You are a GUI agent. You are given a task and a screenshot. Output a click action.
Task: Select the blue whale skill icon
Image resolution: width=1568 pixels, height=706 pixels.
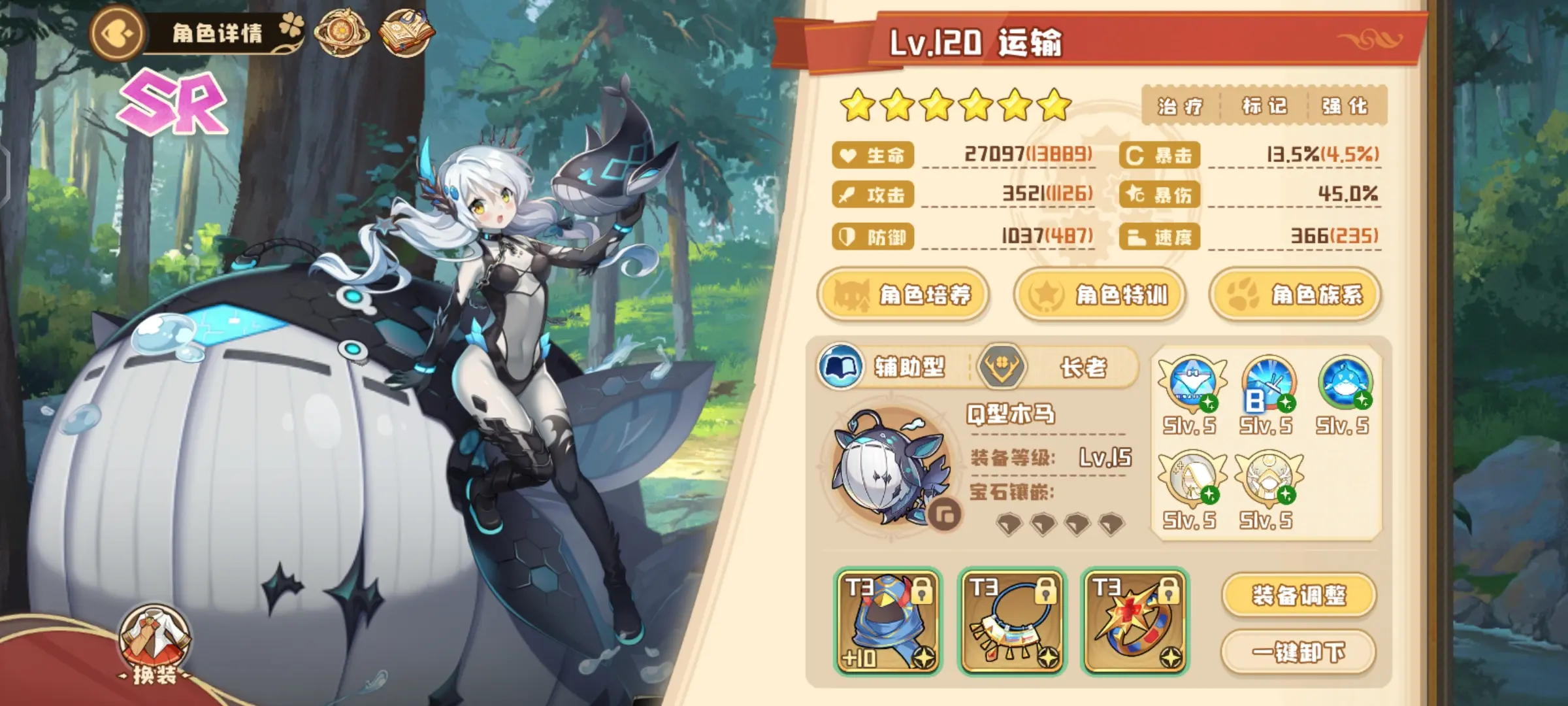[1345, 384]
